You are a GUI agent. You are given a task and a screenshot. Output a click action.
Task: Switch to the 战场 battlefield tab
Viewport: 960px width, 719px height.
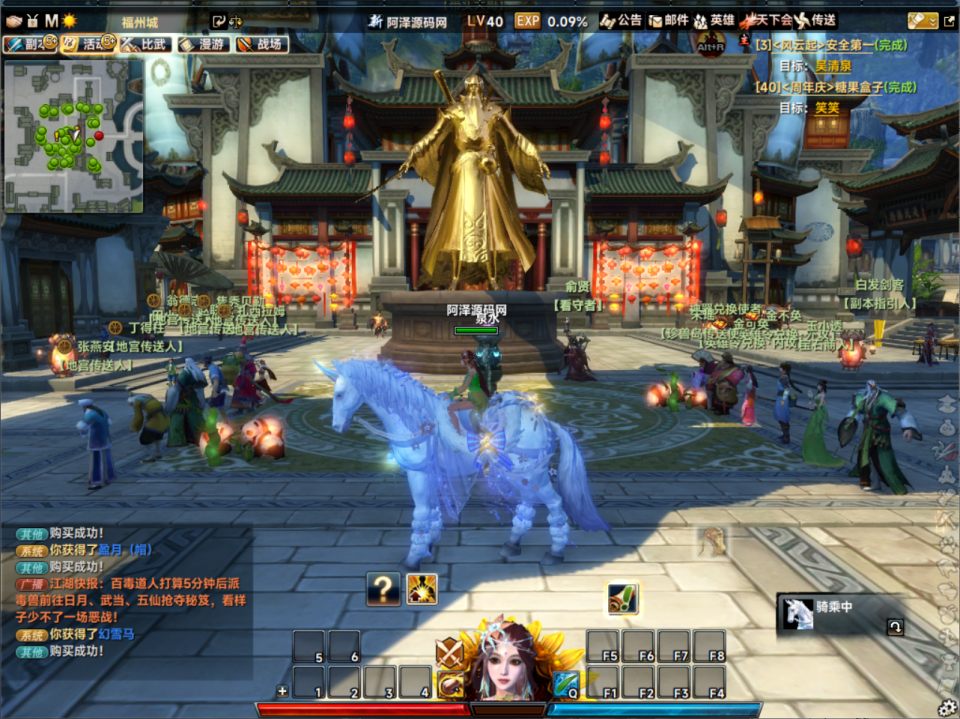click(259, 44)
